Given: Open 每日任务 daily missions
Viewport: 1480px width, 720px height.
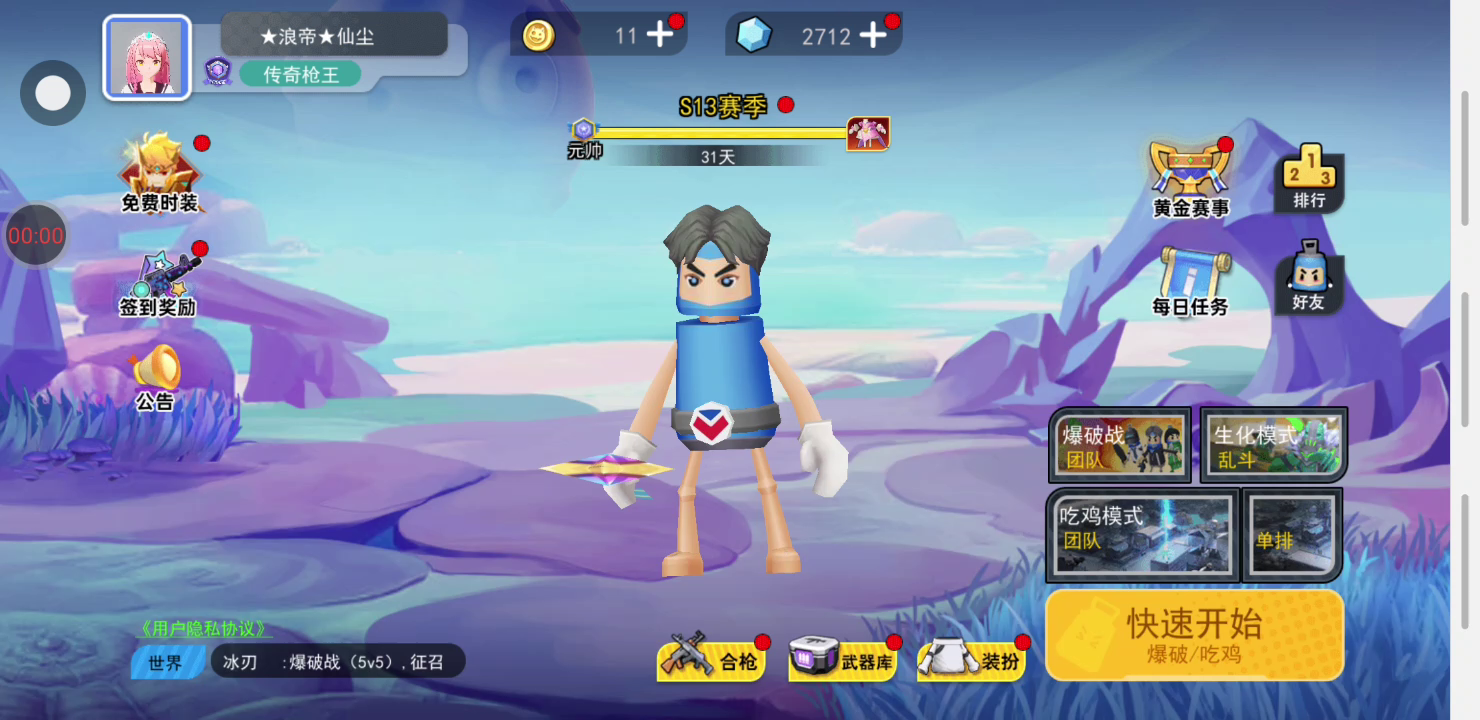Looking at the screenshot, I should (x=1190, y=282).
